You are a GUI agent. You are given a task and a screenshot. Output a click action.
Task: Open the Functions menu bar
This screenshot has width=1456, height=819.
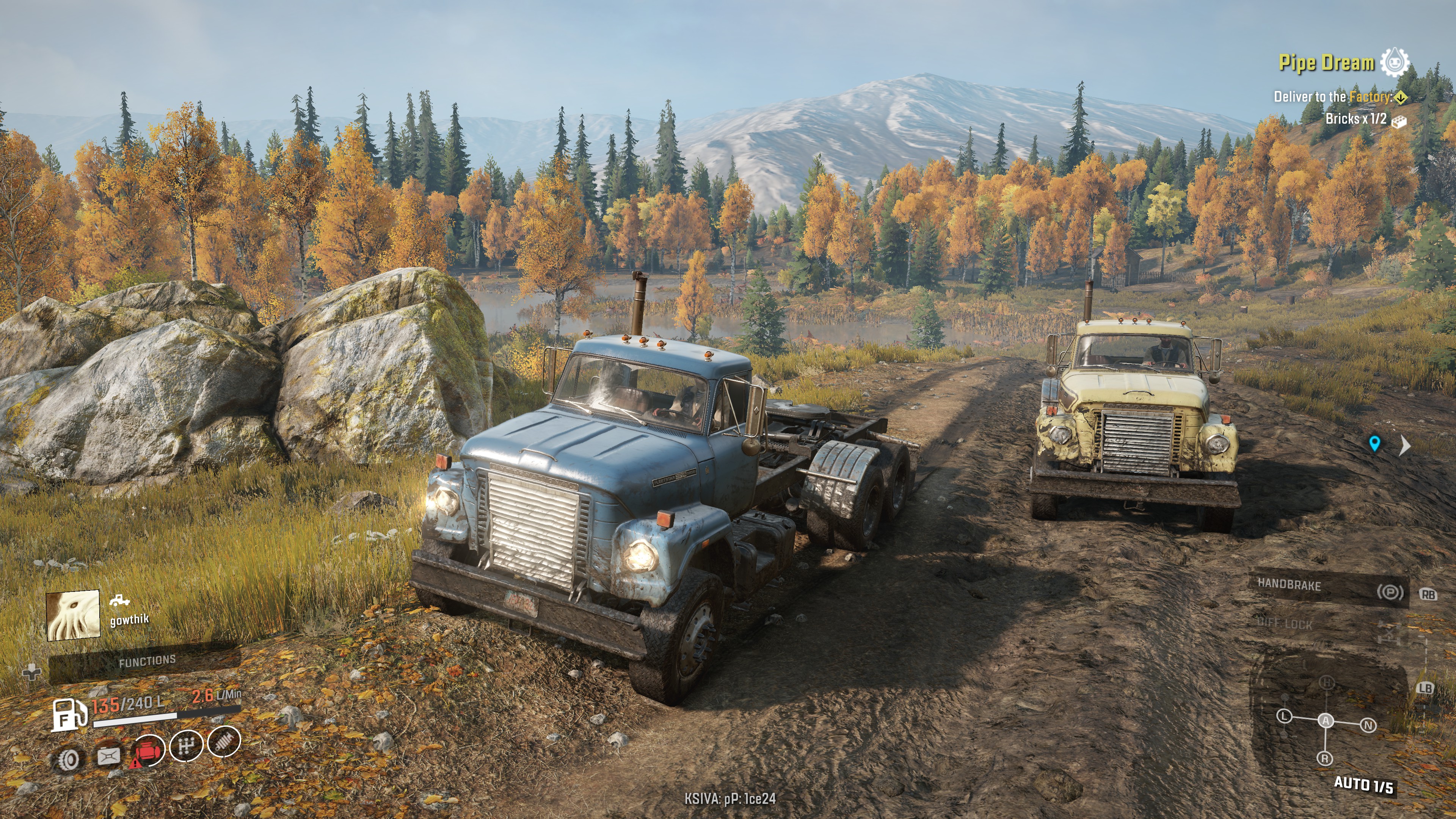click(x=146, y=661)
